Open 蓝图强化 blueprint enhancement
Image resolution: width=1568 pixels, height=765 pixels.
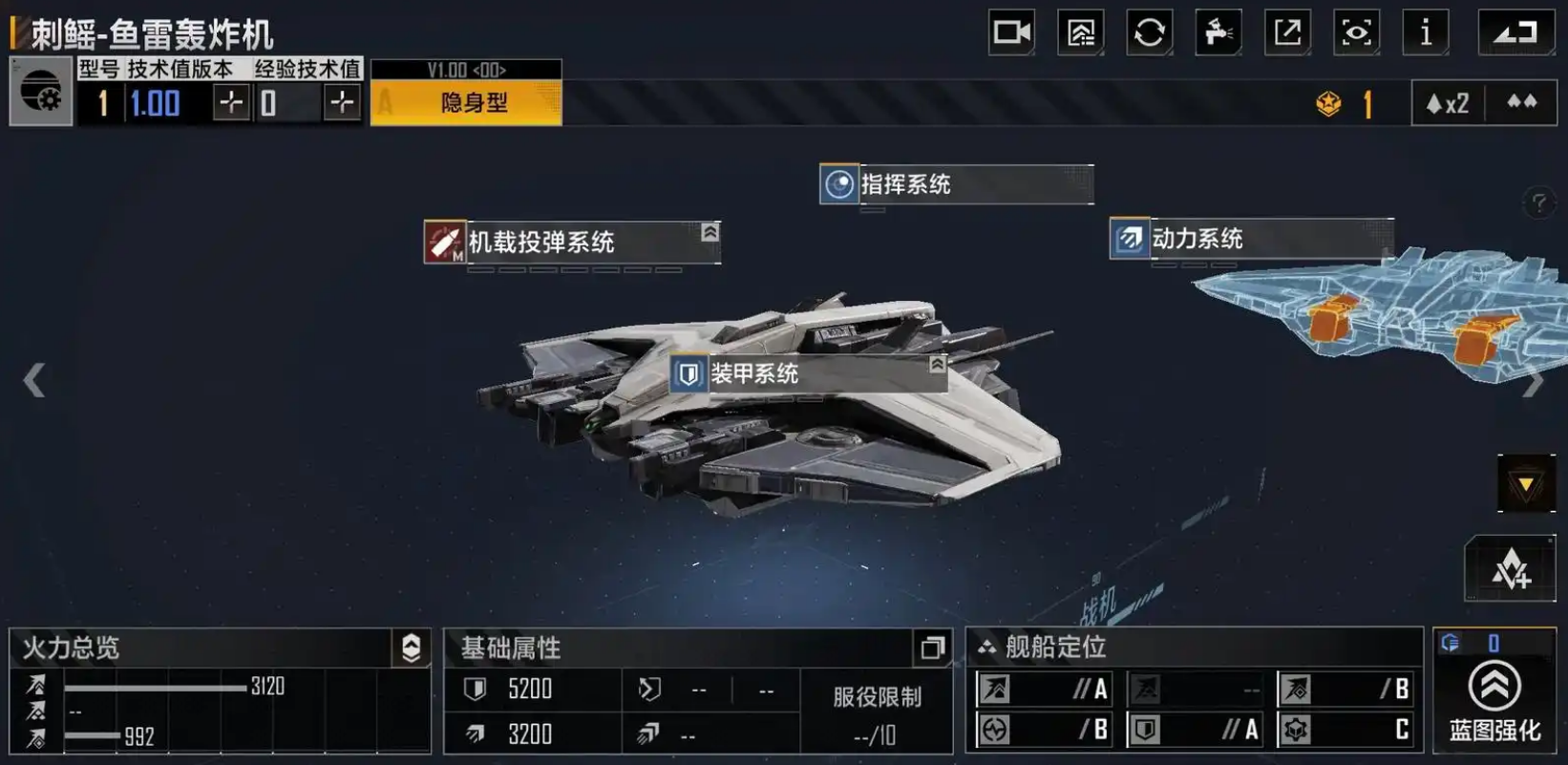(1494, 700)
